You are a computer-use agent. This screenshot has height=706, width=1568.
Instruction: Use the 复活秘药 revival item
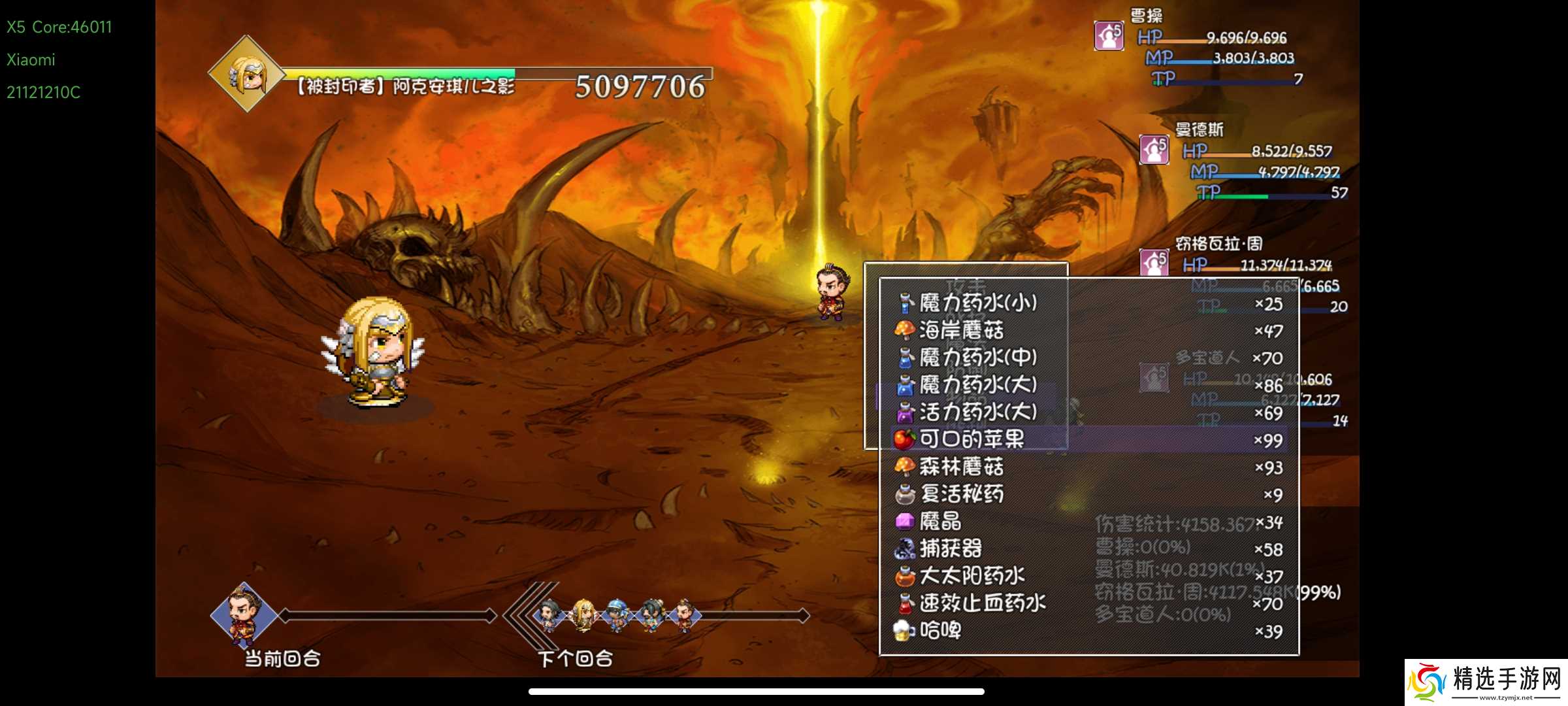point(961,494)
